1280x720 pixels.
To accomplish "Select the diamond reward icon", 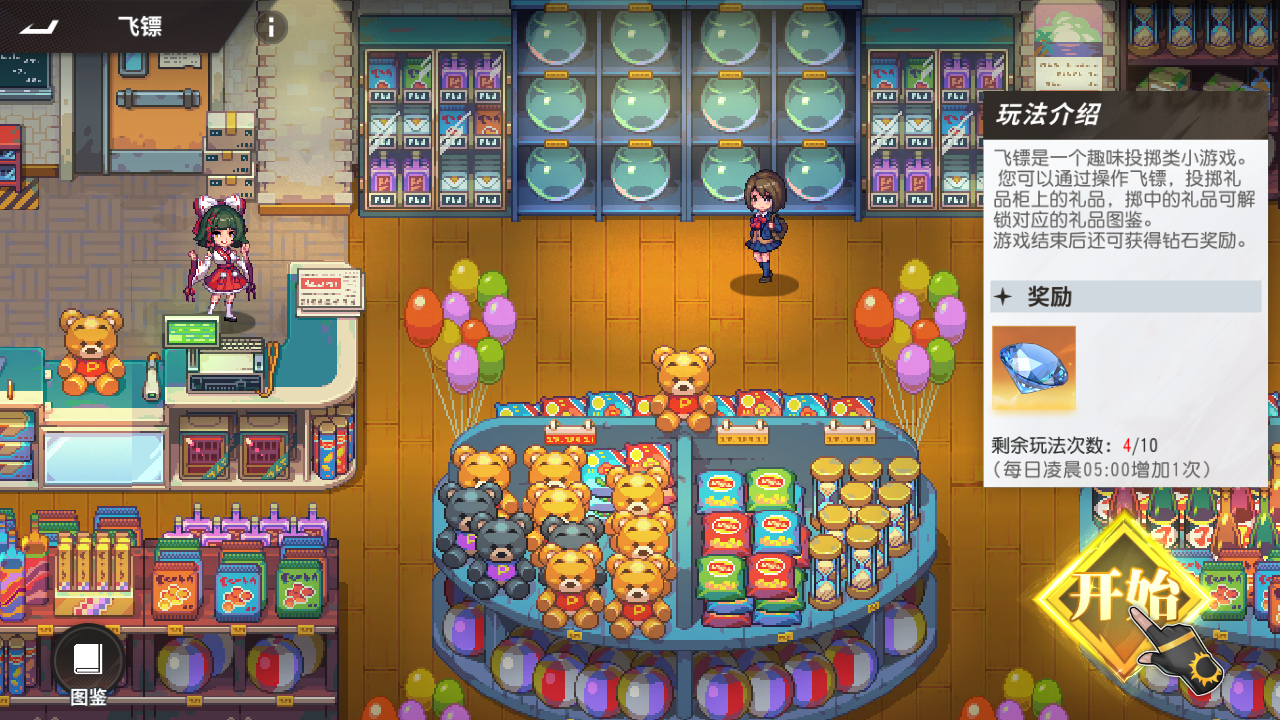I will [1033, 367].
